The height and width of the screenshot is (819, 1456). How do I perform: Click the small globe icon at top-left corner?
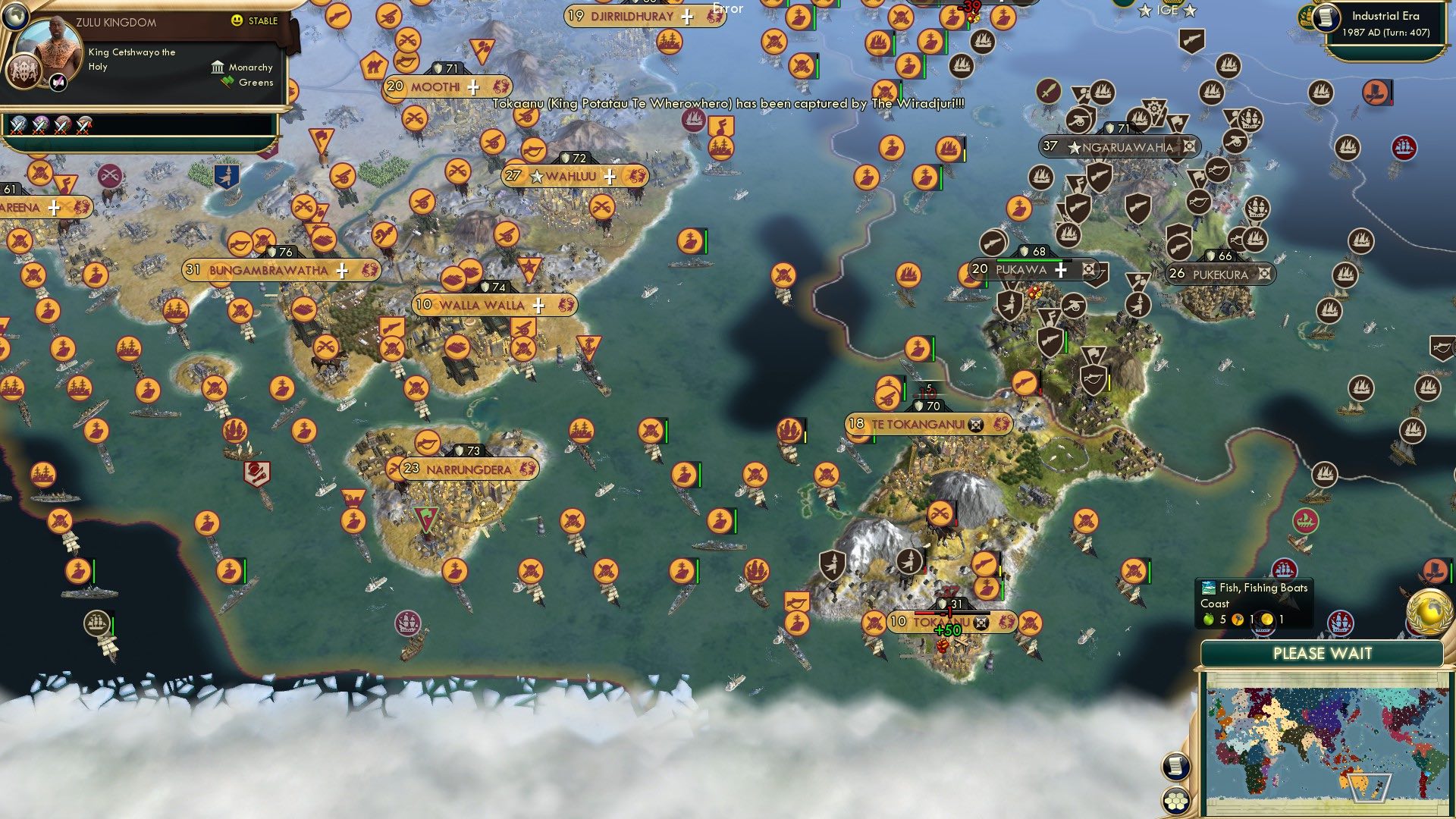click(14, 14)
